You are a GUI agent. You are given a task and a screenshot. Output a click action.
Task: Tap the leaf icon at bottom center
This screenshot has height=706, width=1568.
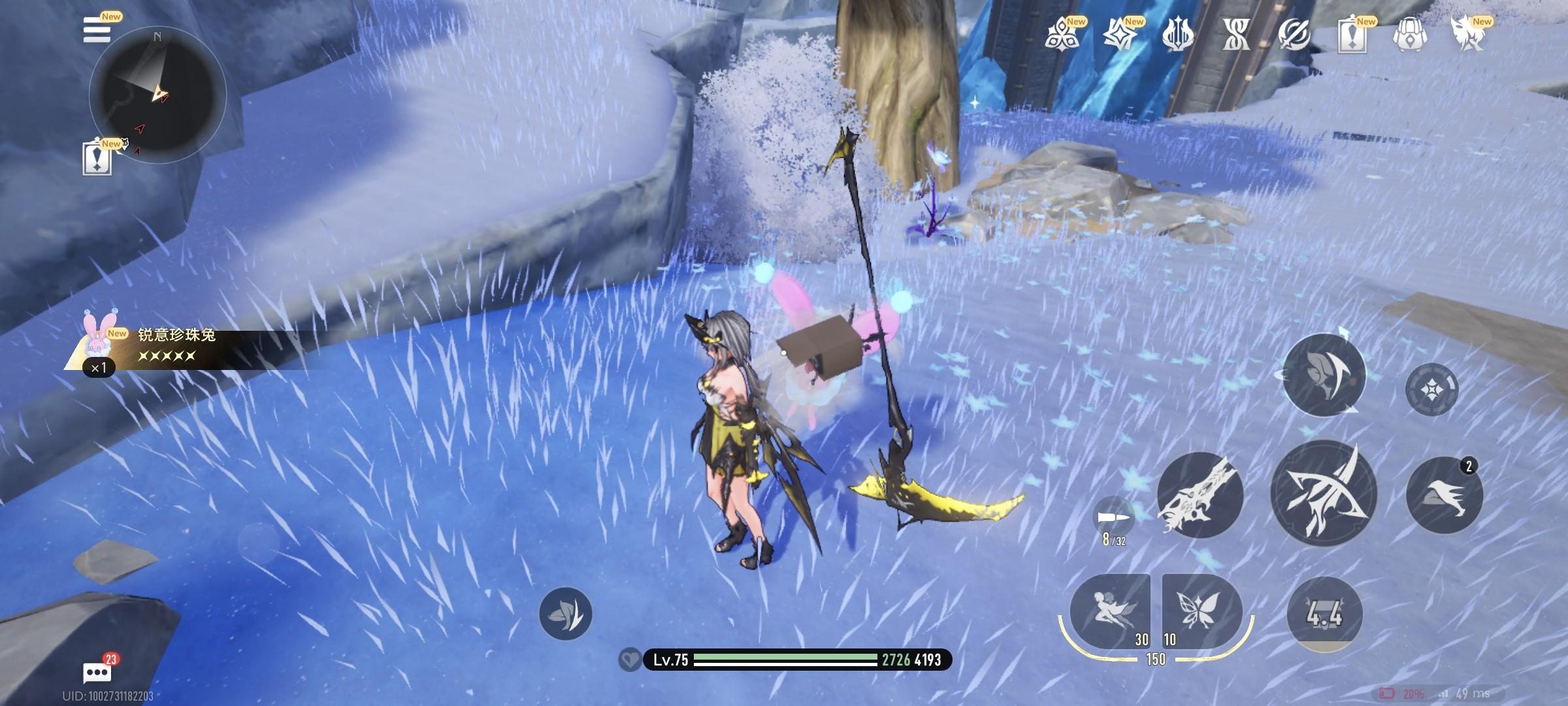click(565, 613)
